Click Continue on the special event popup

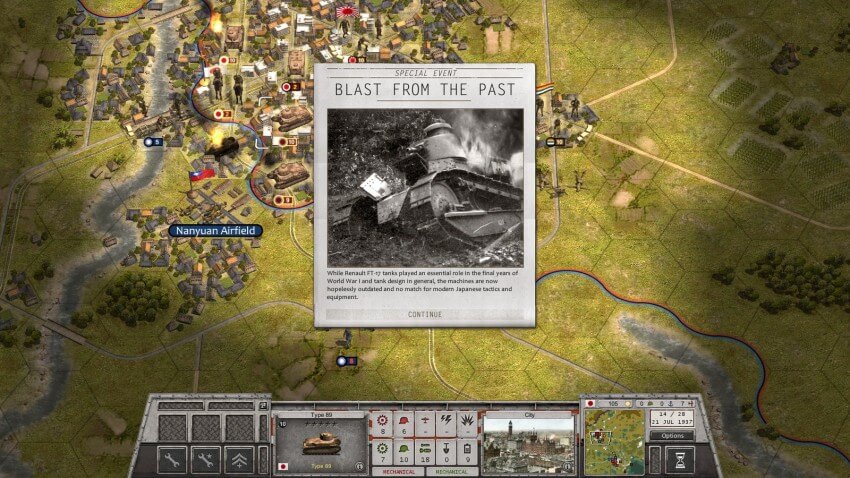424,314
